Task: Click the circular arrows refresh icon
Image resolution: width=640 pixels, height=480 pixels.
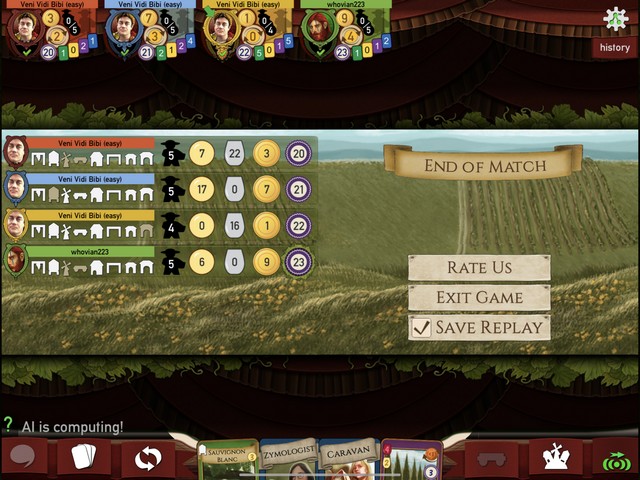Action: pos(147,459)
